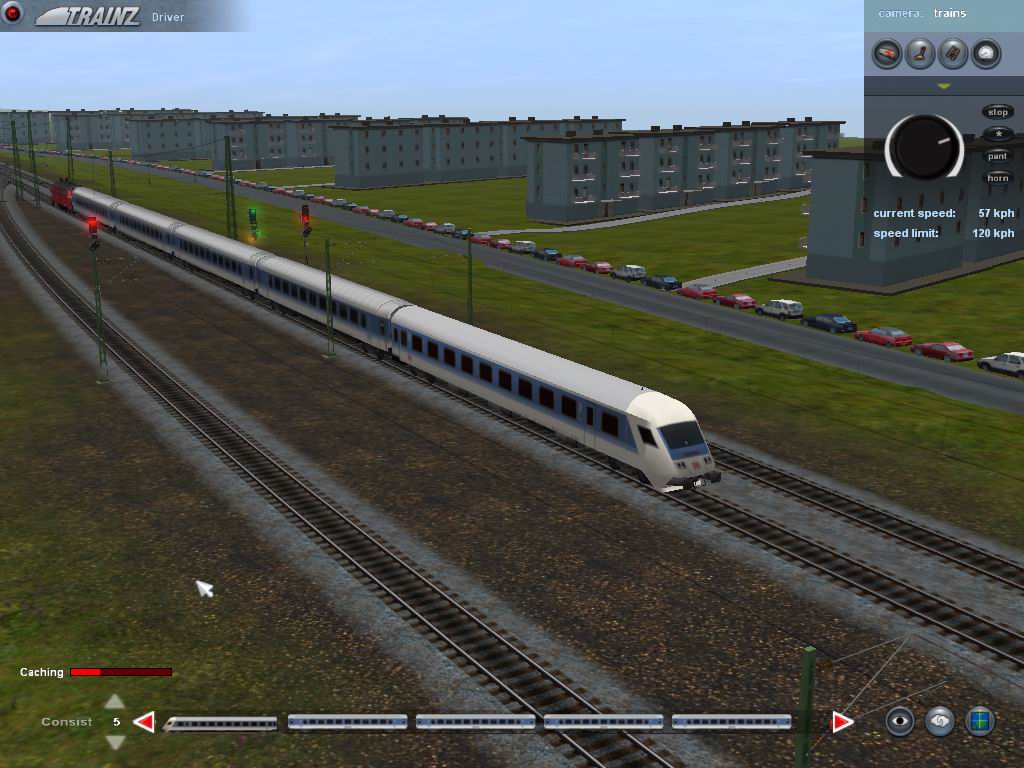Image resolution: width=1024 pixels, height=768 pixels.
Task: Select the locomotive camera icon
Action: [887, 53]
